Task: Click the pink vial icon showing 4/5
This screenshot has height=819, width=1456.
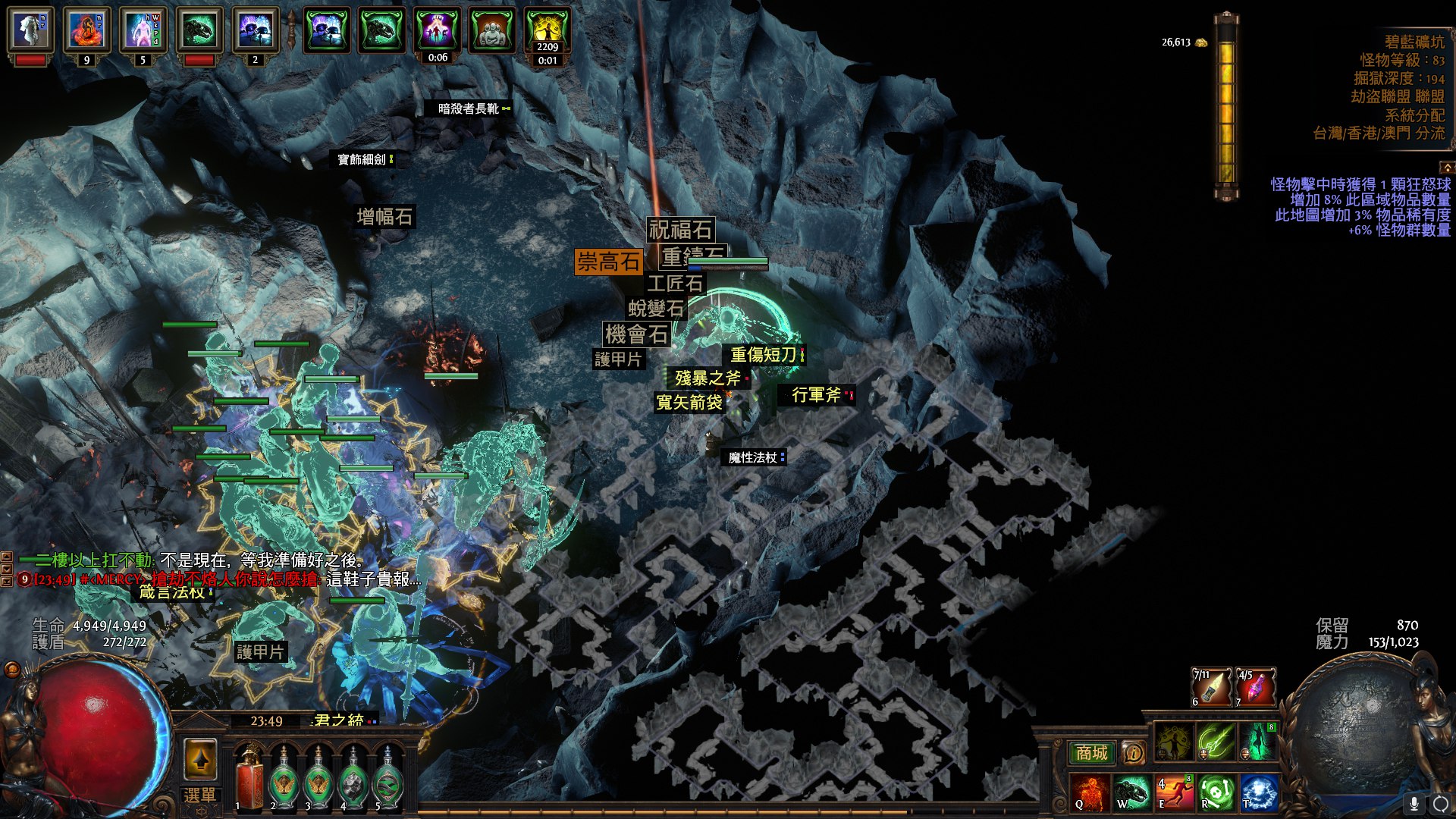Action: (1256, 687)
